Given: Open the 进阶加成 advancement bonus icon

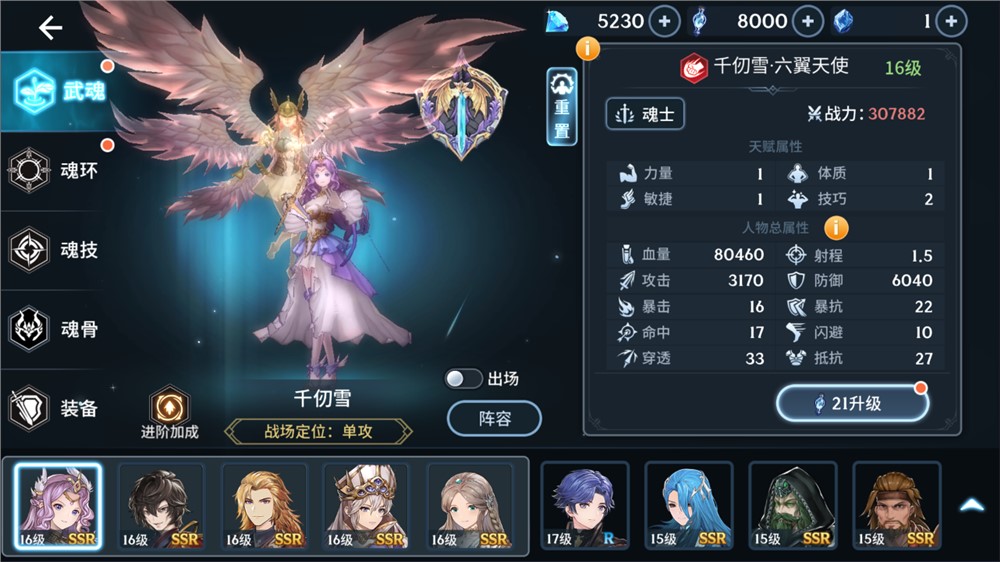Looking at the screenshot, I should (x=169, y=410).
